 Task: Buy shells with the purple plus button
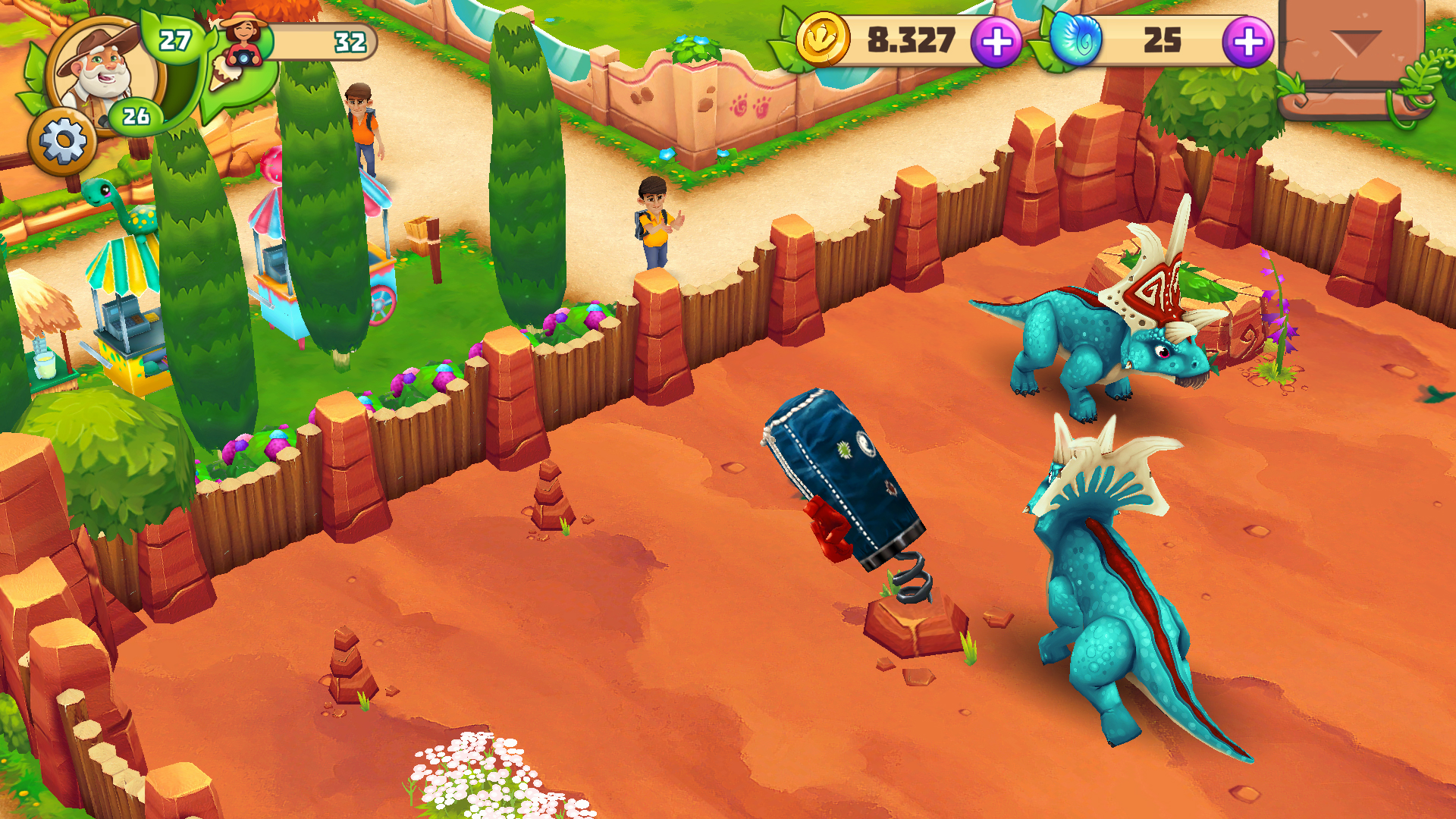click(x=1244, y=42)
